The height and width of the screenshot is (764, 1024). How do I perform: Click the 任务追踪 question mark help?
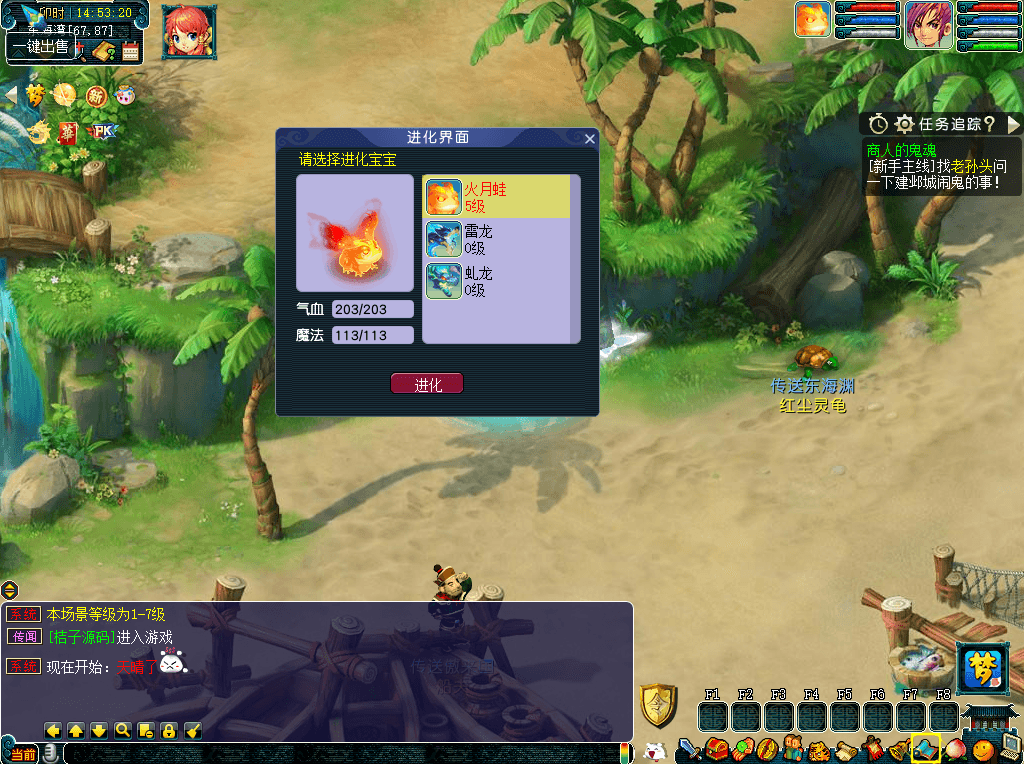click(989, 124)
